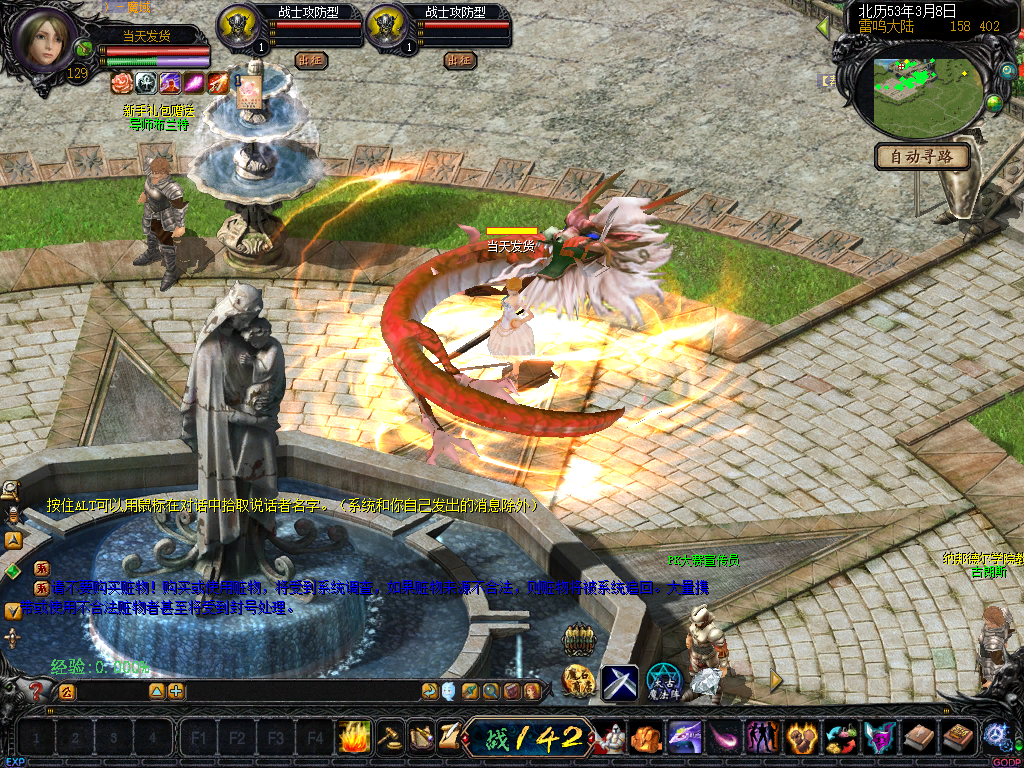The image size is (1024, 768).
Task: Click the crossed swords attack icon
Action: coord(619,682)
